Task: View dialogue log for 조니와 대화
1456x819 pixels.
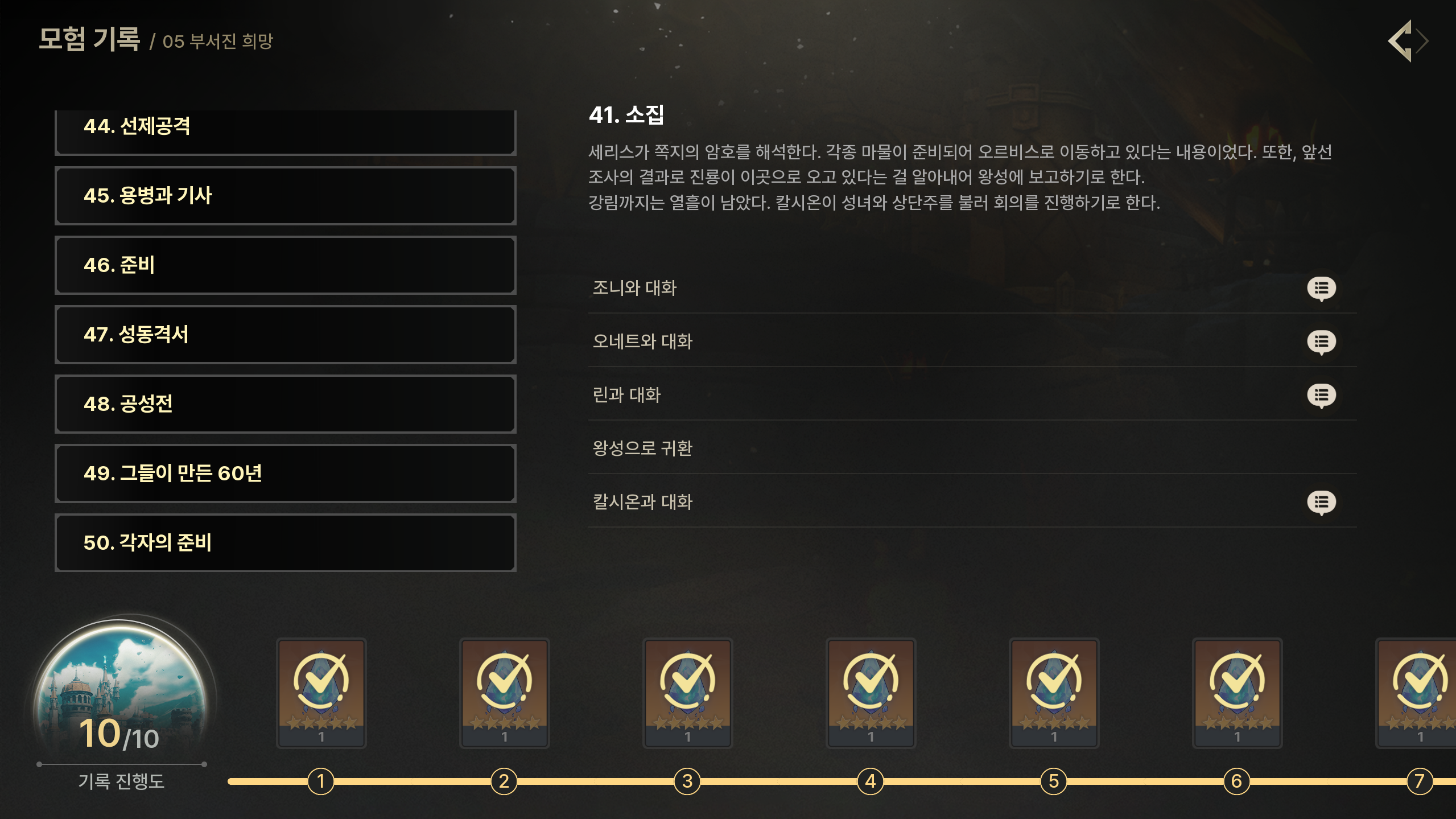Action: click(1321, 289)
